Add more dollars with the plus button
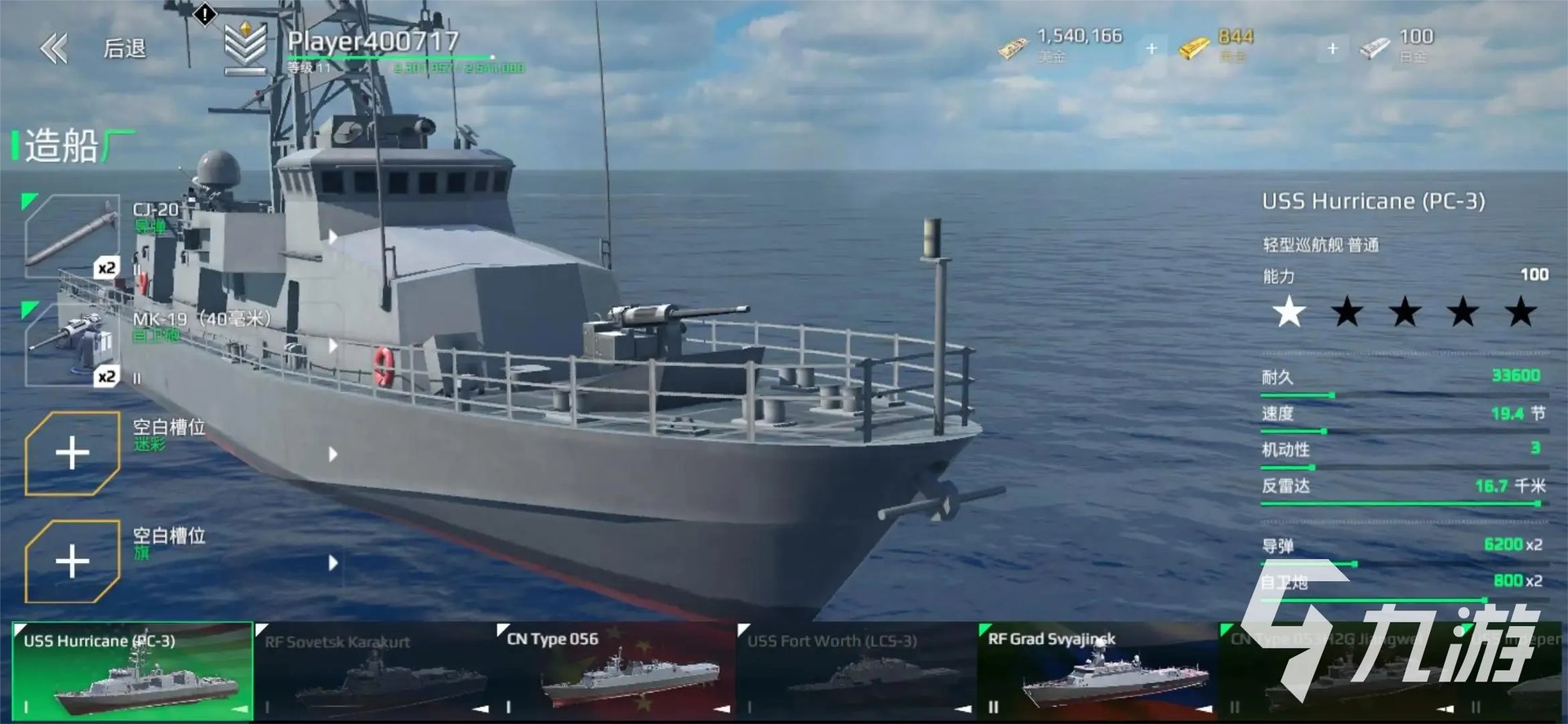This screenshot has height=724, width=1568. [1151, 49]
